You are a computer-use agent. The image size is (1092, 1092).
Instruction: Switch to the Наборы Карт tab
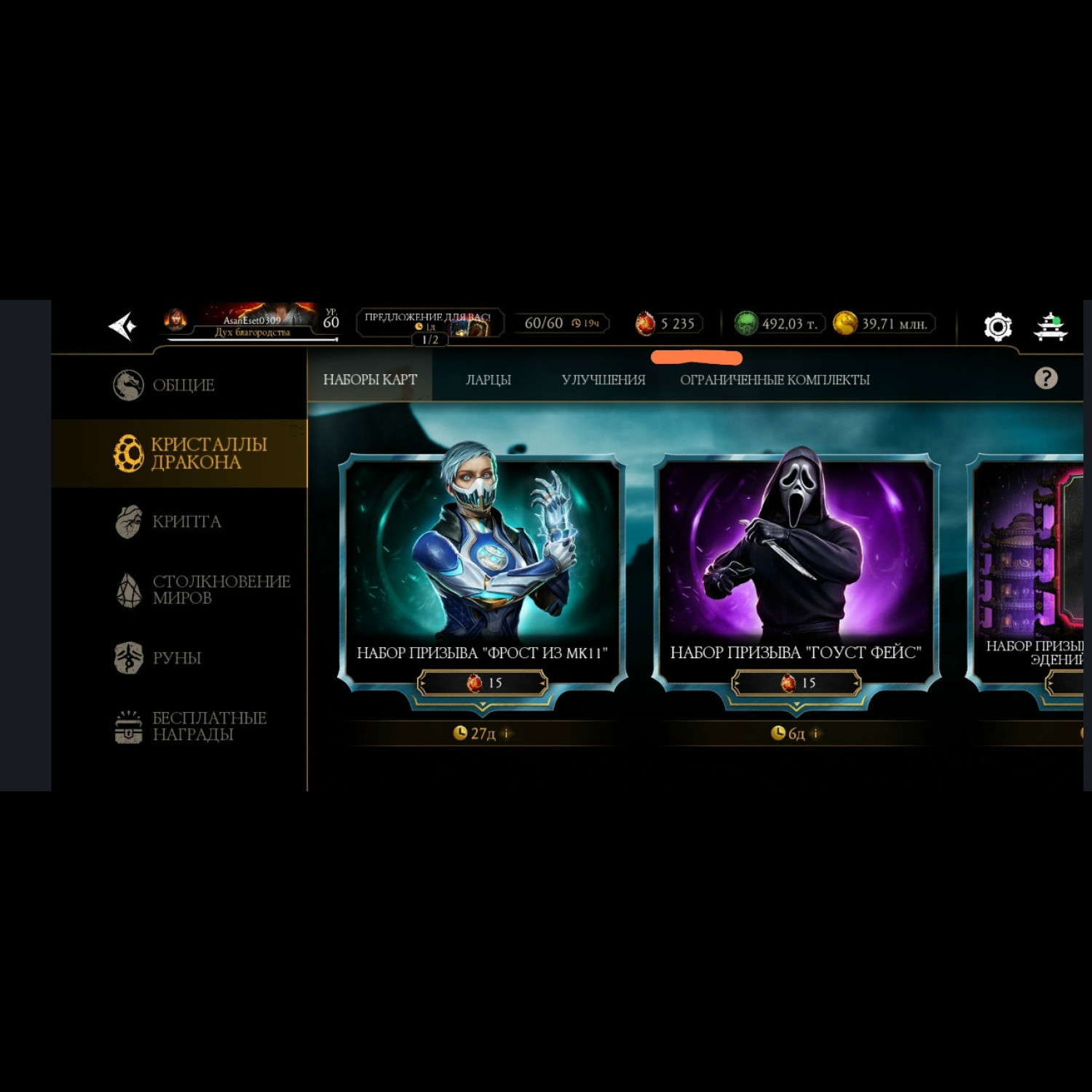pyautogui.click(x=370, y=379)
